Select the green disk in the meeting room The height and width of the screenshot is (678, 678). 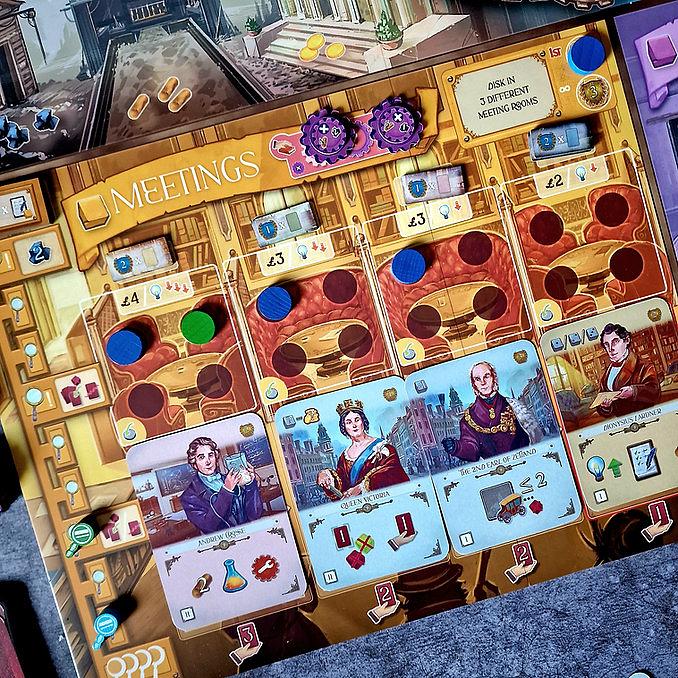198,326
